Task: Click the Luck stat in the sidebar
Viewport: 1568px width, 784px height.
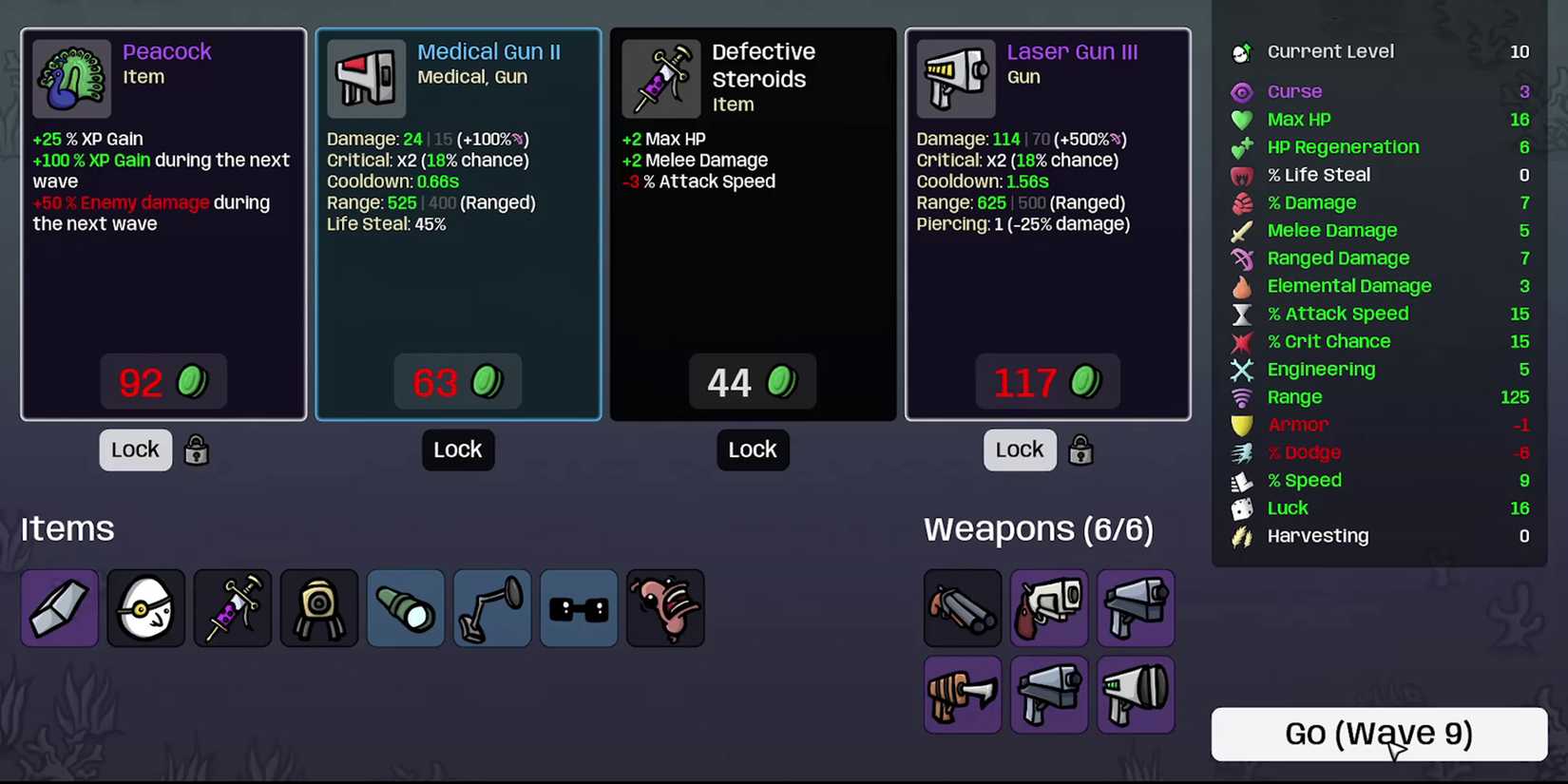Action: coord(1287,508)
